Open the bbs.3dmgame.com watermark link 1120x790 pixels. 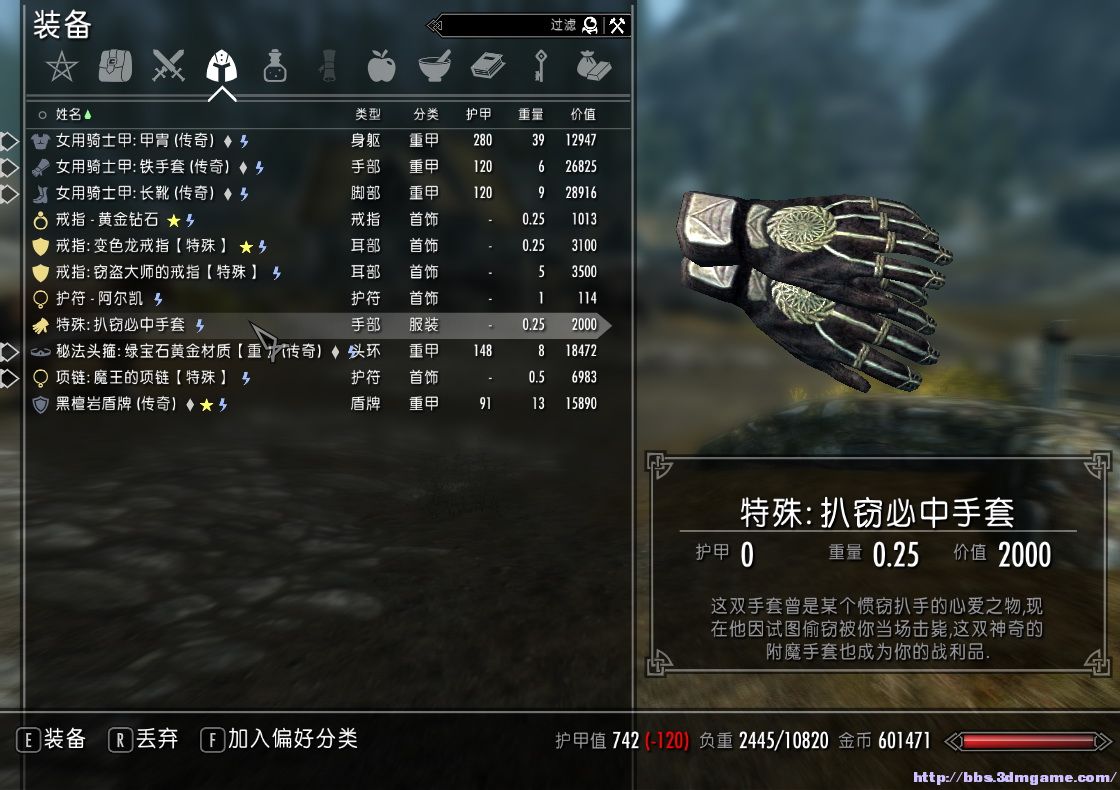[x=1015, y=778]
